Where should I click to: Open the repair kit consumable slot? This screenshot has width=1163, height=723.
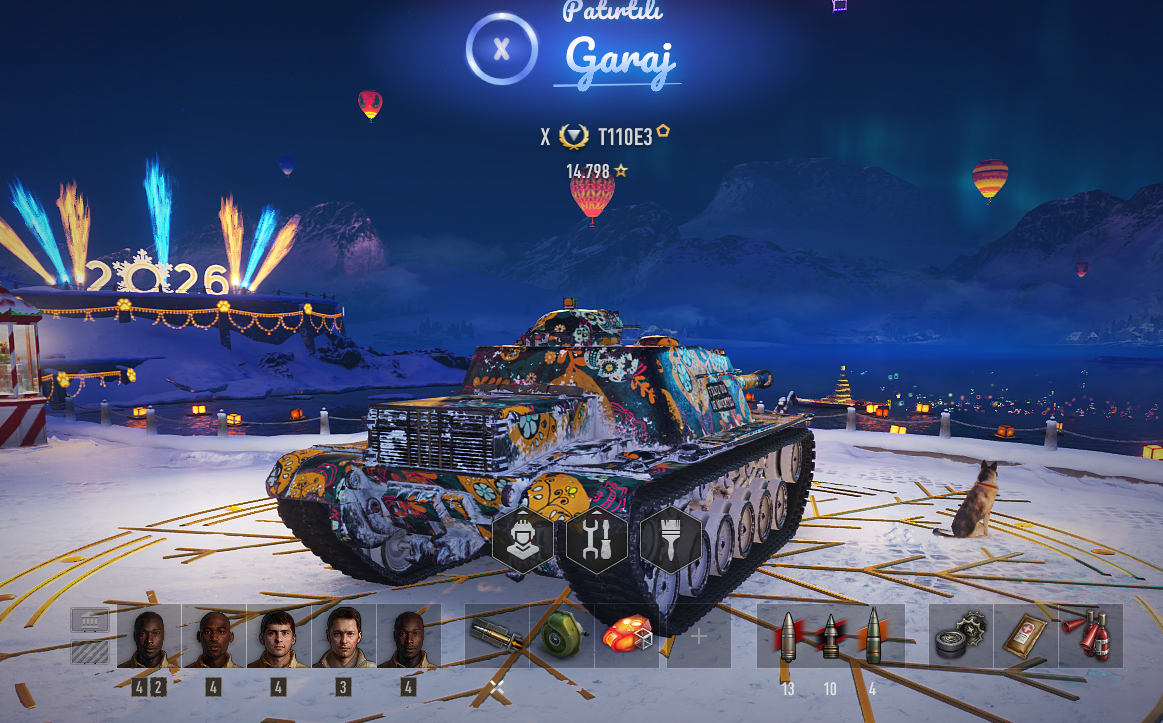pos(960,636)
